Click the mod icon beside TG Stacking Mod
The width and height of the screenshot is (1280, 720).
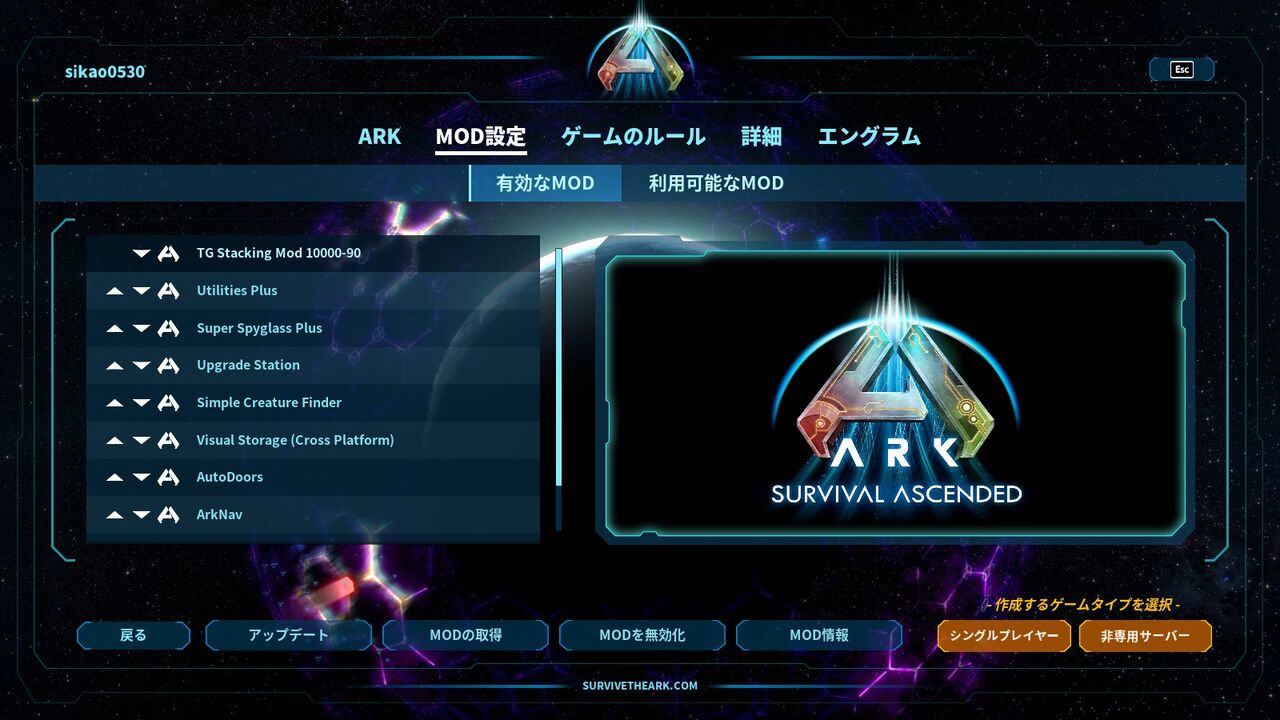coord(169,253)
